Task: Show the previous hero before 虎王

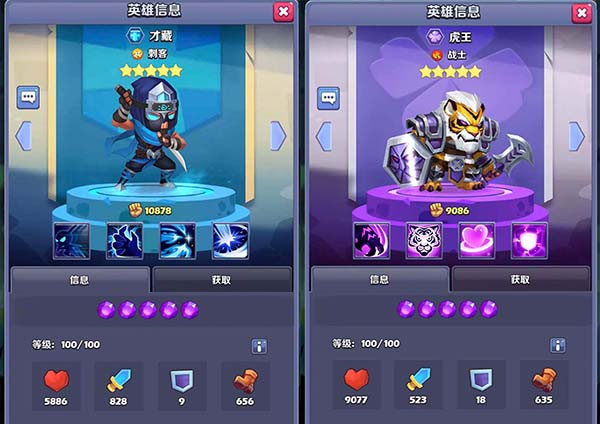Action: pos(323,135)
